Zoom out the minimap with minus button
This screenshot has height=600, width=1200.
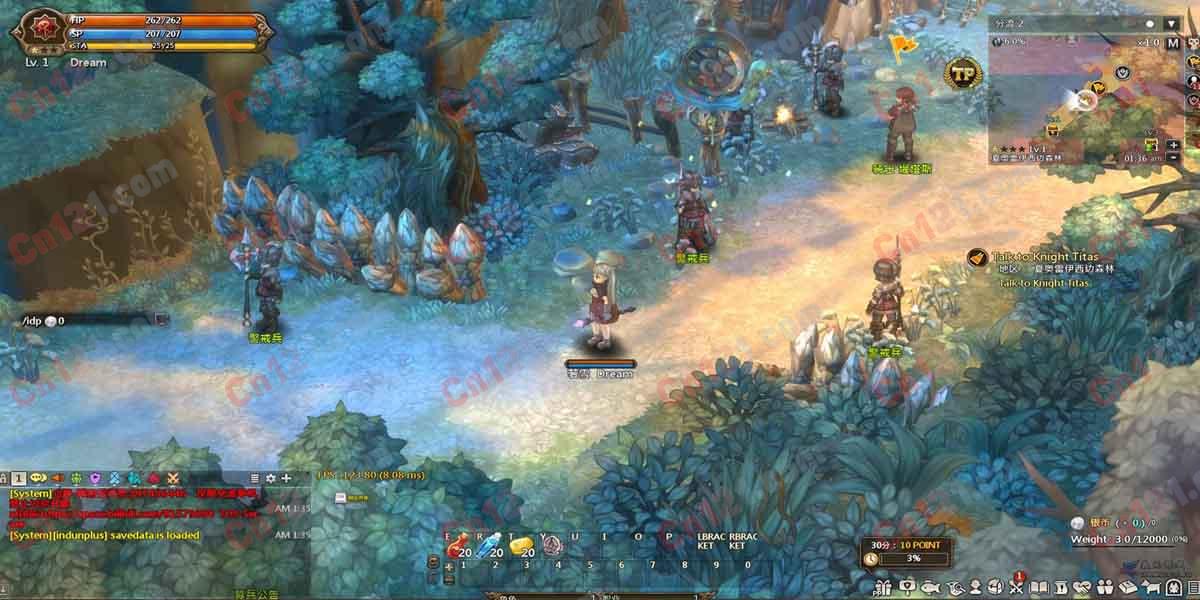point(1172,158)
